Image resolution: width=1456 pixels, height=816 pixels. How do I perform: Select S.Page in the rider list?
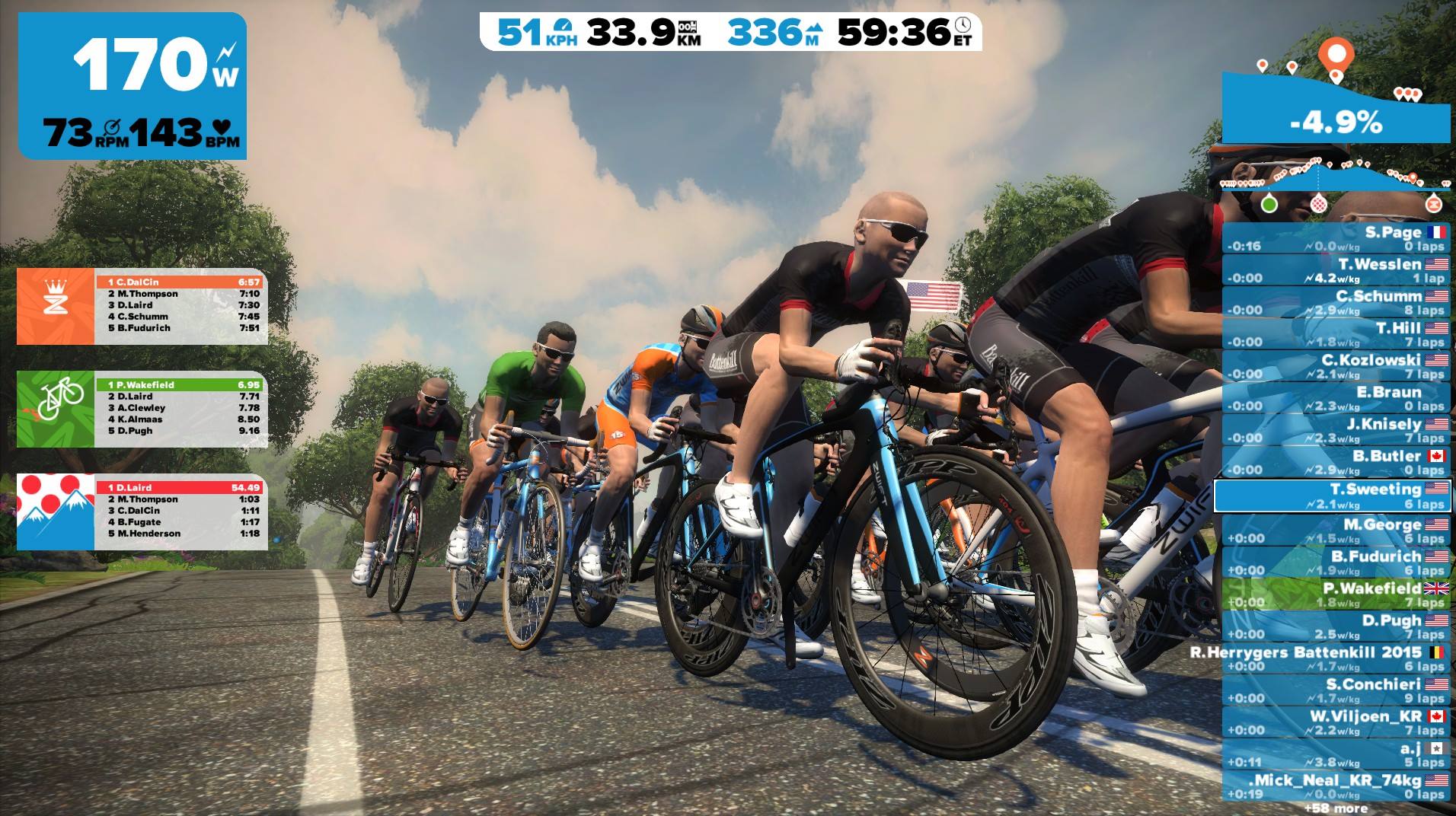click(x=1336, y=238)
